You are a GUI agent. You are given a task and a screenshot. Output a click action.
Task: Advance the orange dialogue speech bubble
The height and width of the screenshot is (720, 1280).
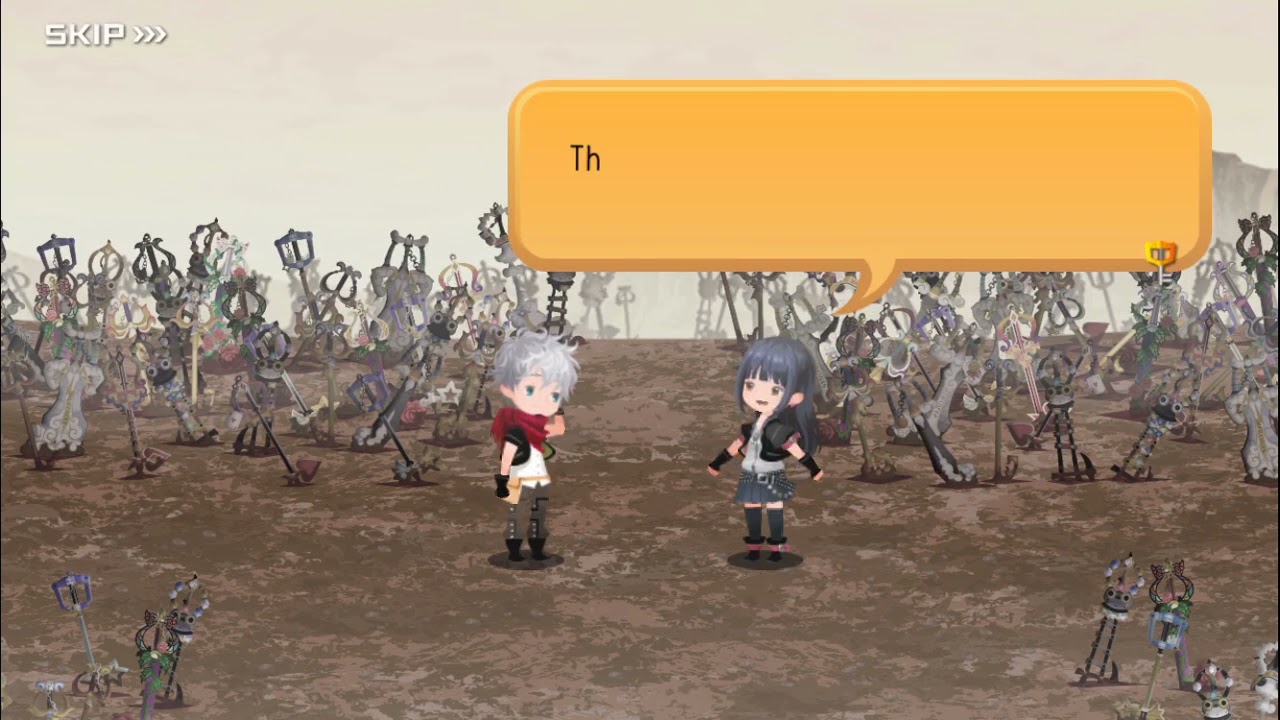860,175
